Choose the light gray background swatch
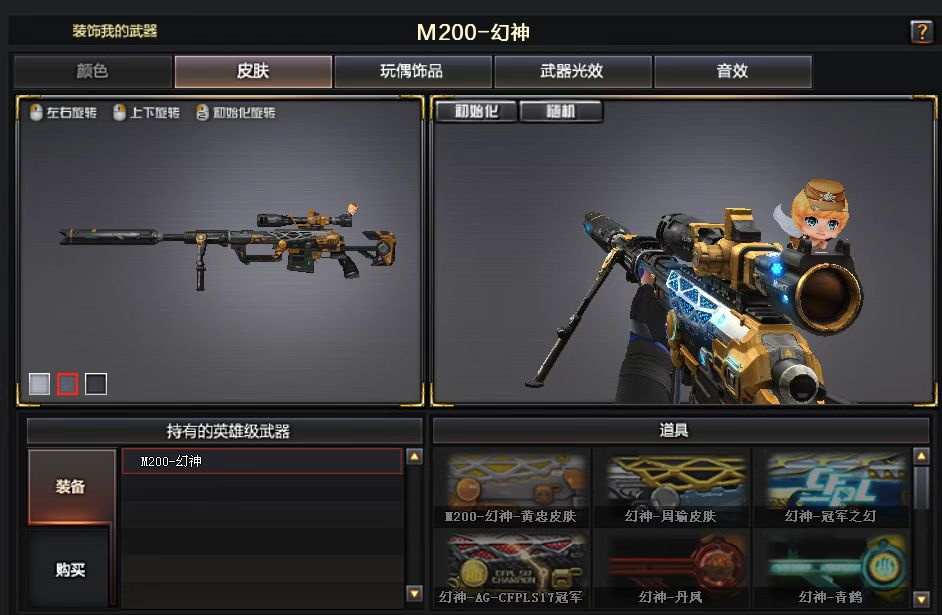Screen dimensions: 942x615 click(x=39, y=384)
